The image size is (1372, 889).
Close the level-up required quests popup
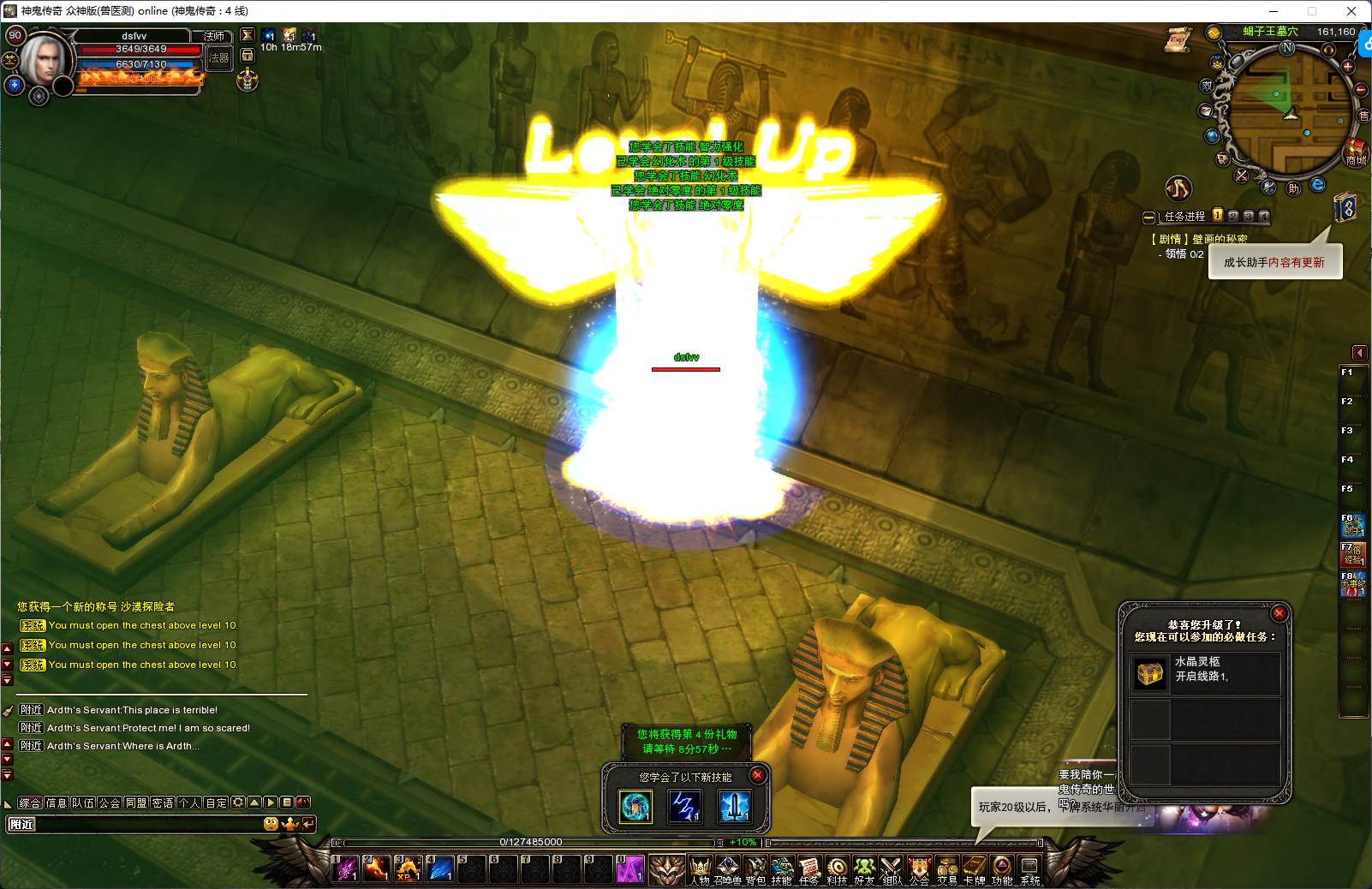coord(1279,613)
